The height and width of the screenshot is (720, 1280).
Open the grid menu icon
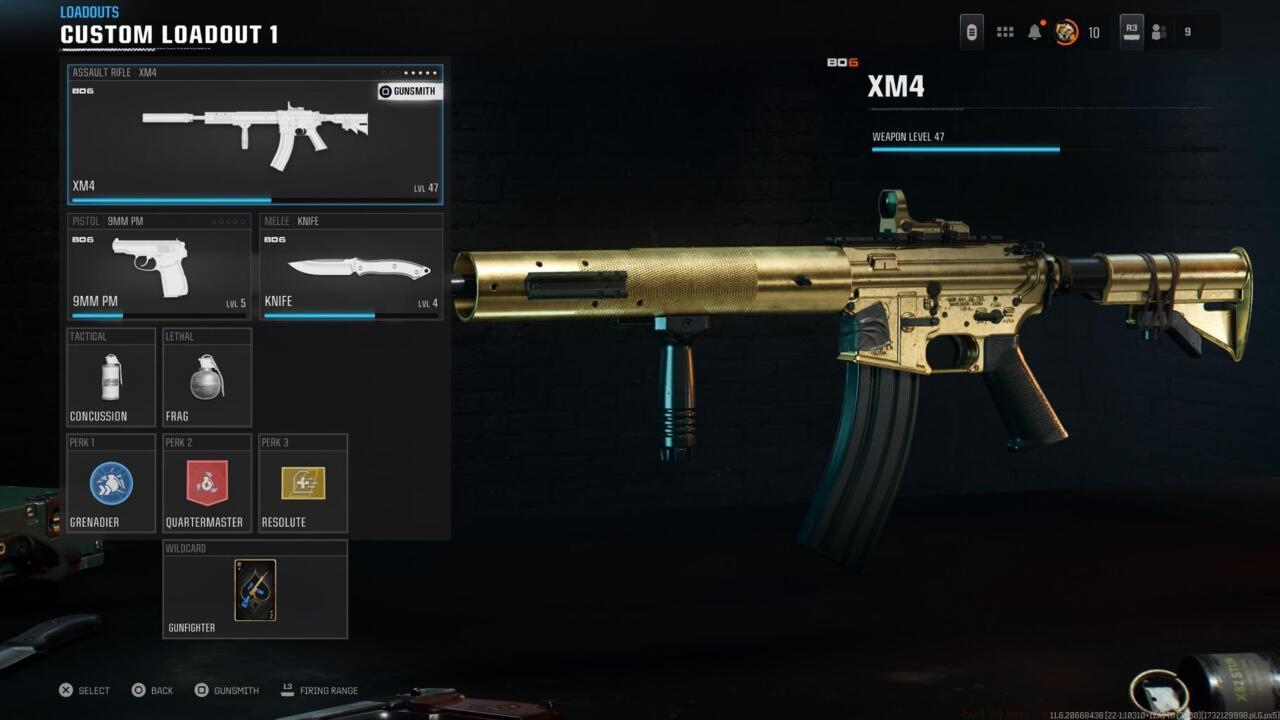1005,32
